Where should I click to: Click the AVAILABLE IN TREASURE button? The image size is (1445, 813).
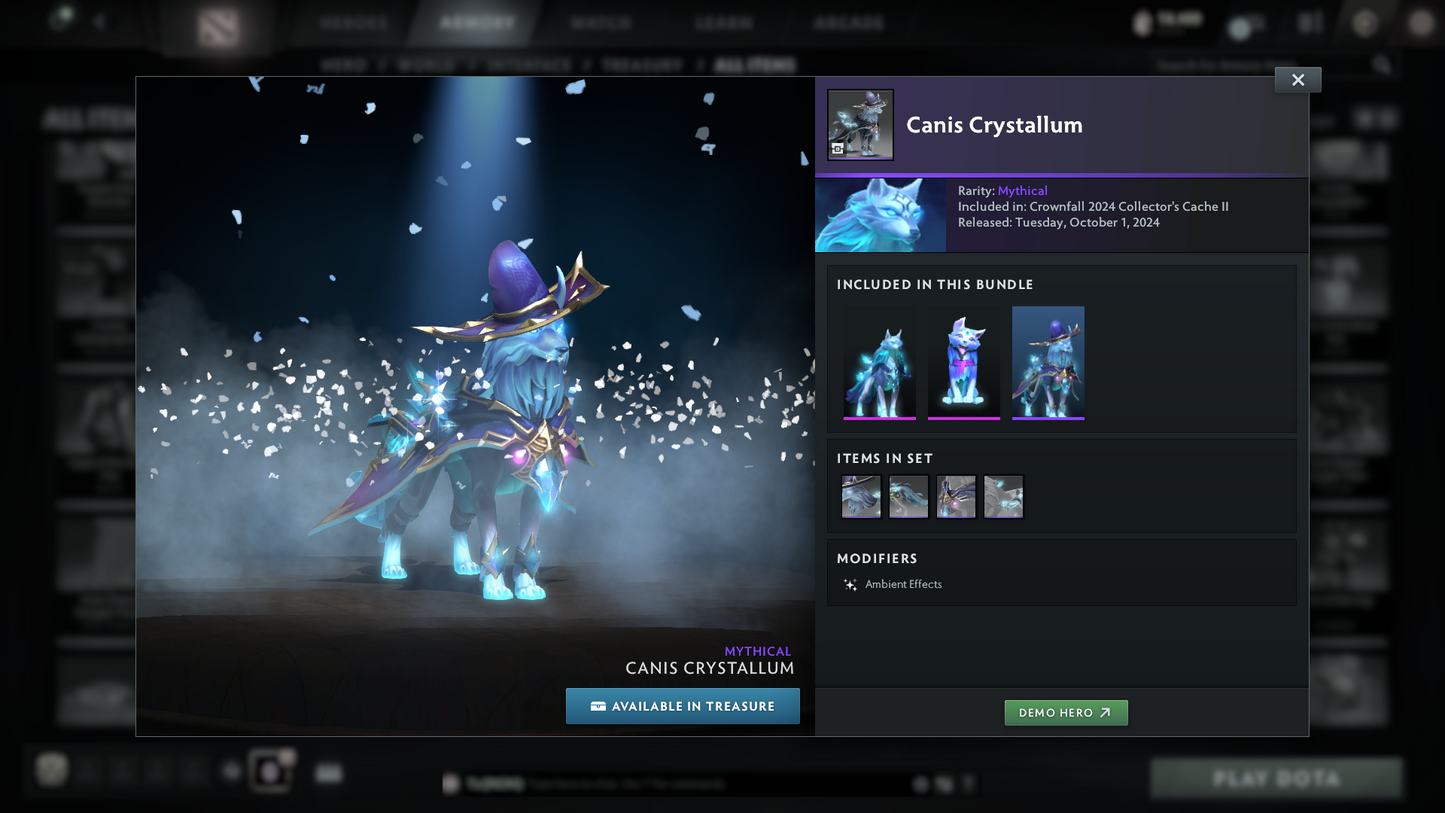point(683,706)
